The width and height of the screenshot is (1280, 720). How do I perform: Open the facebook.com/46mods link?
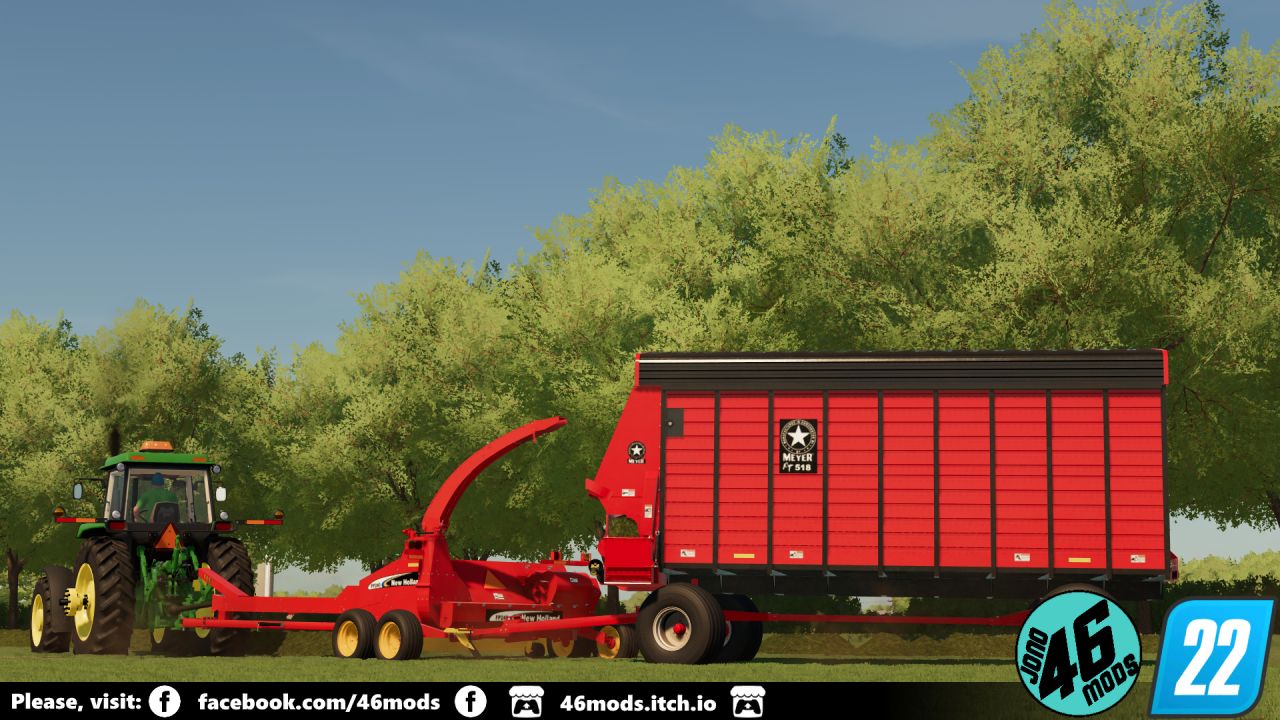318,702
